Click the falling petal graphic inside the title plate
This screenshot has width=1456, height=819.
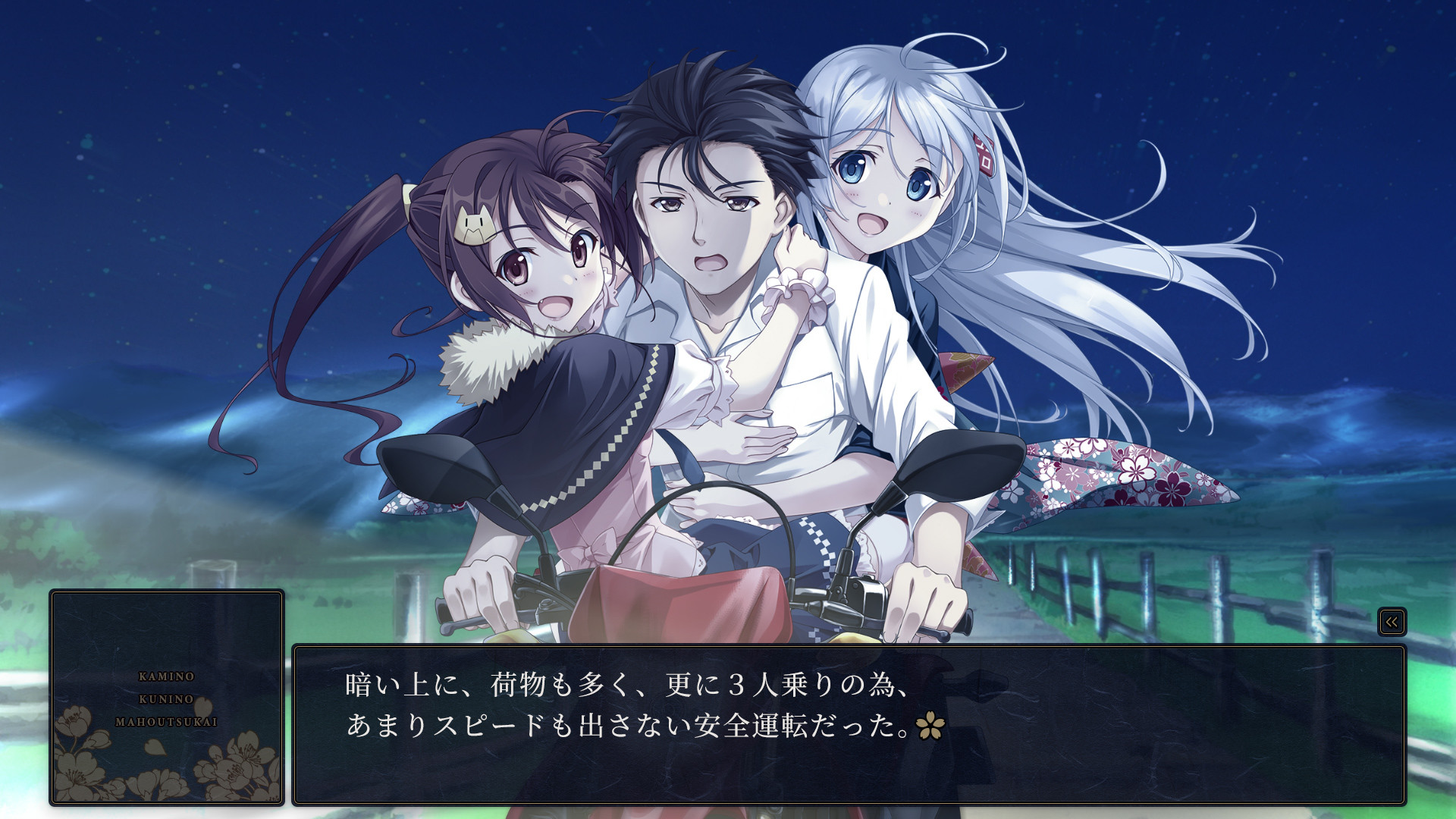pyautogui.click(x=155, y=747)
